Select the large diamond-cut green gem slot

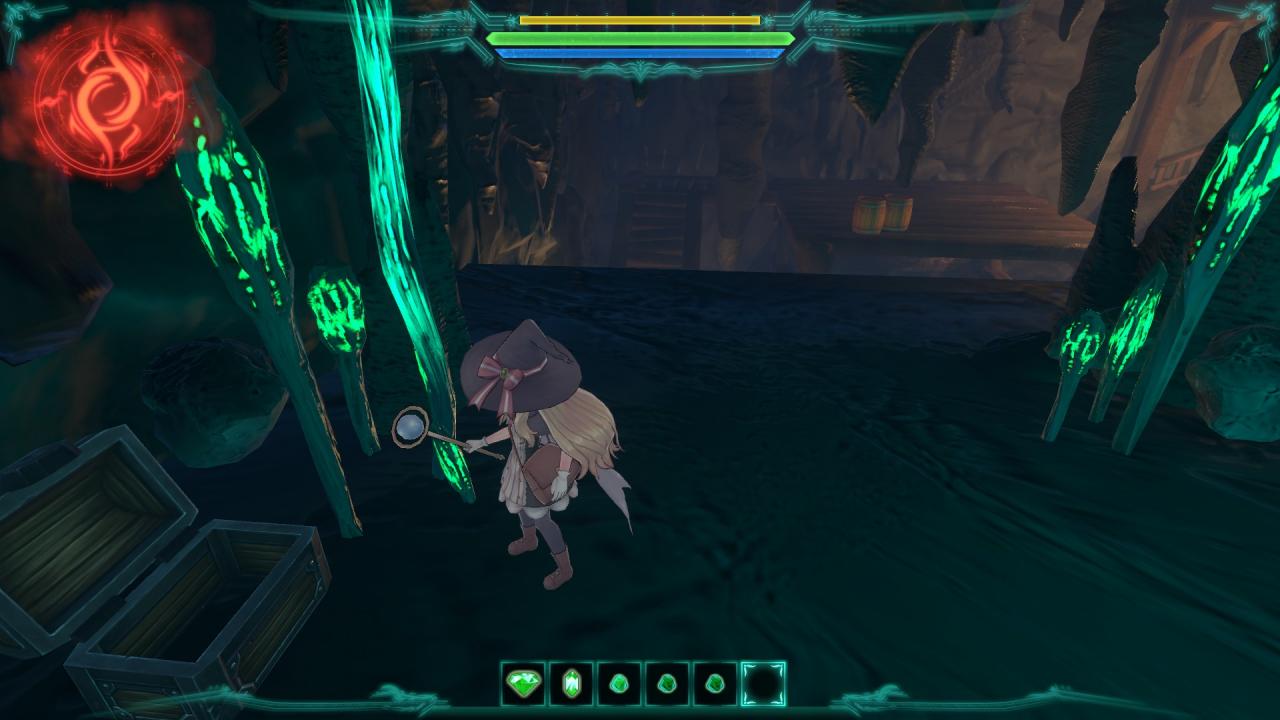point(523,684)
